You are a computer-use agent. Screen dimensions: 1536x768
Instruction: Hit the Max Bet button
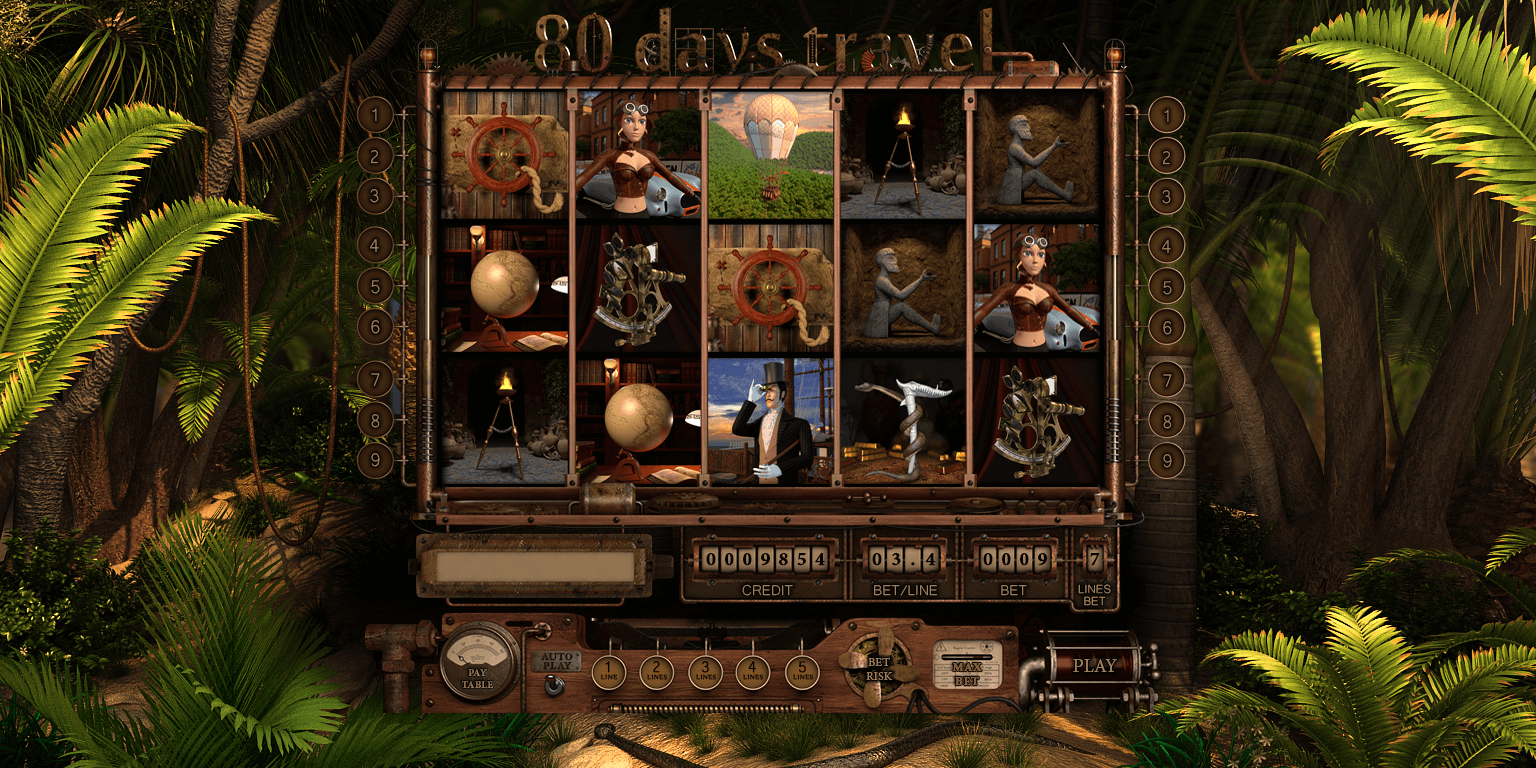click(967, 666)
